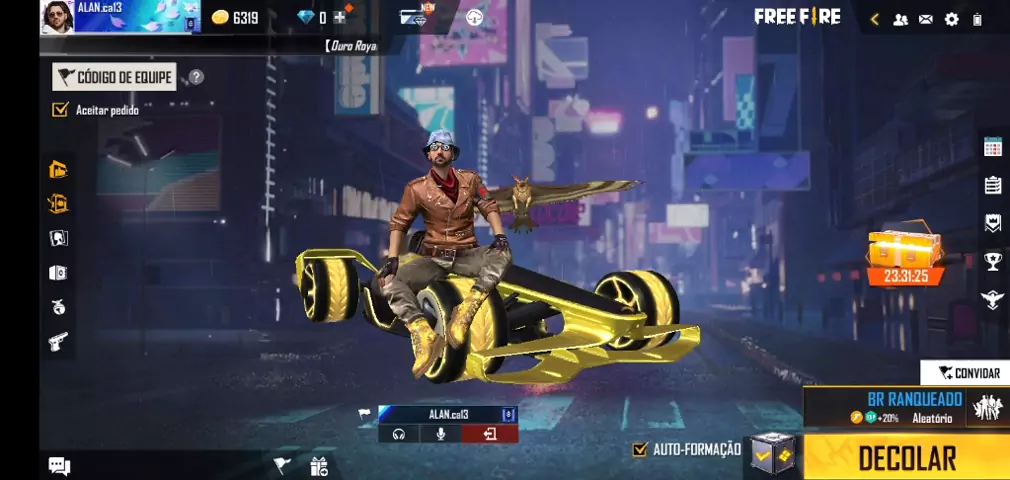Open the BR Ranqueado mode selector

coord(906,407)
